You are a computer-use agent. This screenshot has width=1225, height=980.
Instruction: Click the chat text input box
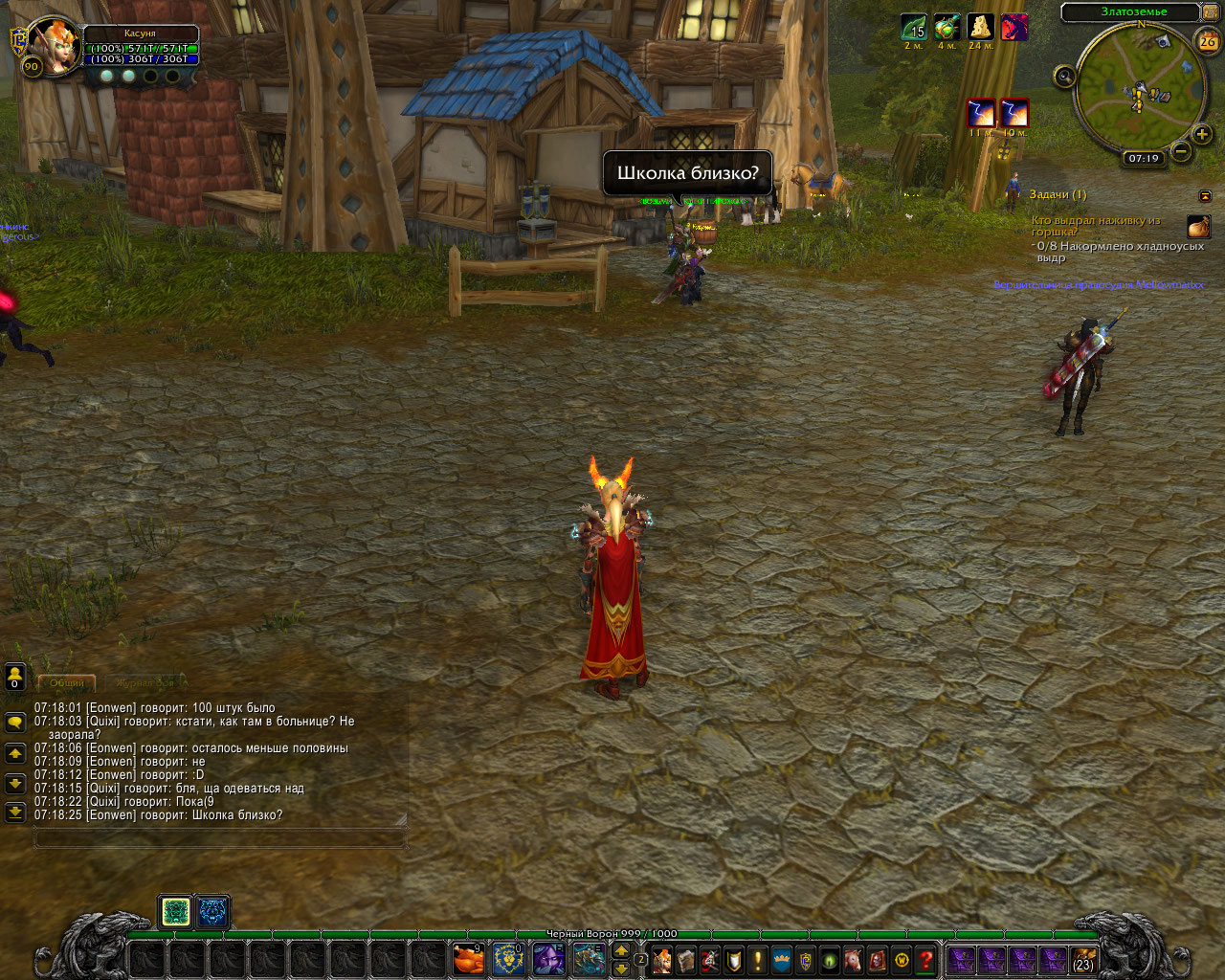tap(220, 837)
